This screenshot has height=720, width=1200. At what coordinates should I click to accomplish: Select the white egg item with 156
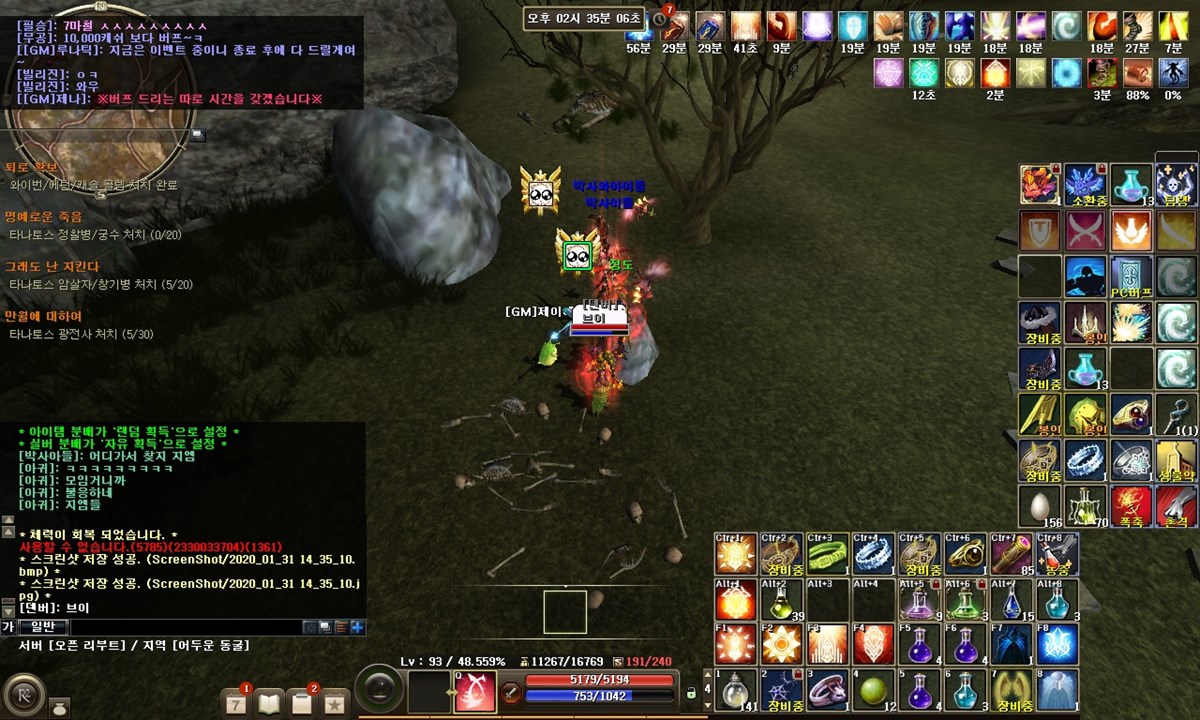[x=1039, y=506]
